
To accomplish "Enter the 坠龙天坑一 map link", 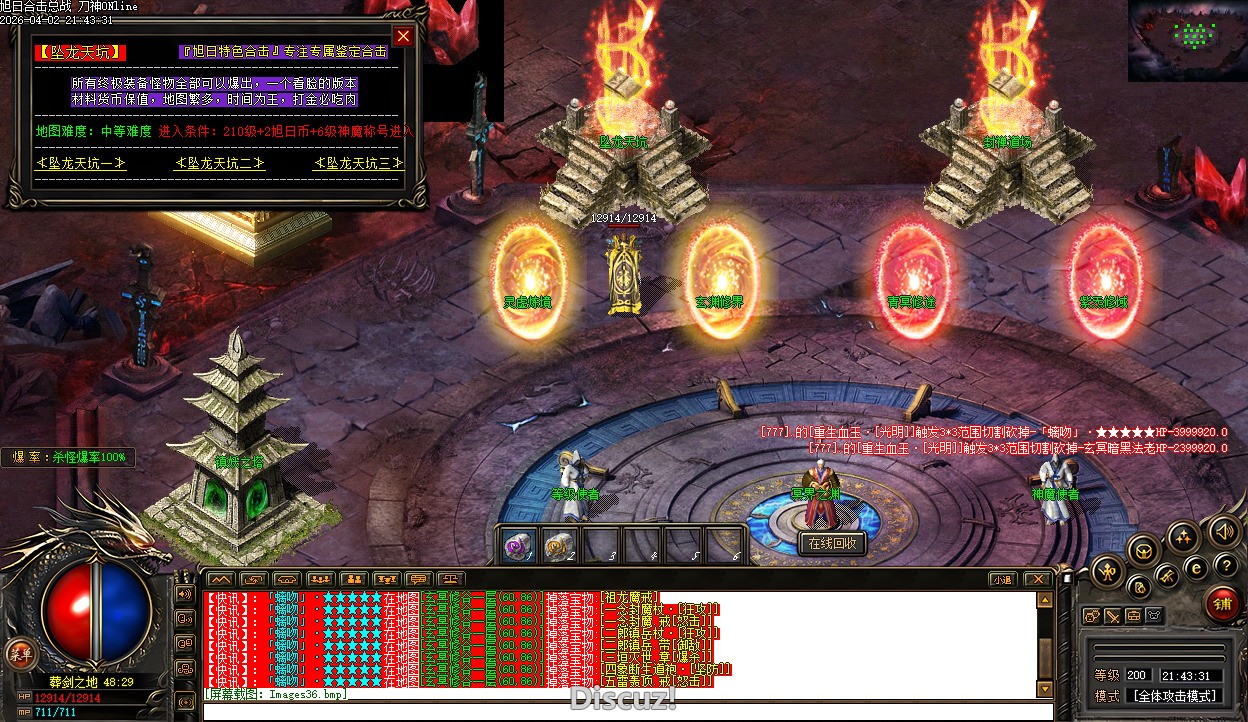I will pyautogui.click(x=81, y=163).
